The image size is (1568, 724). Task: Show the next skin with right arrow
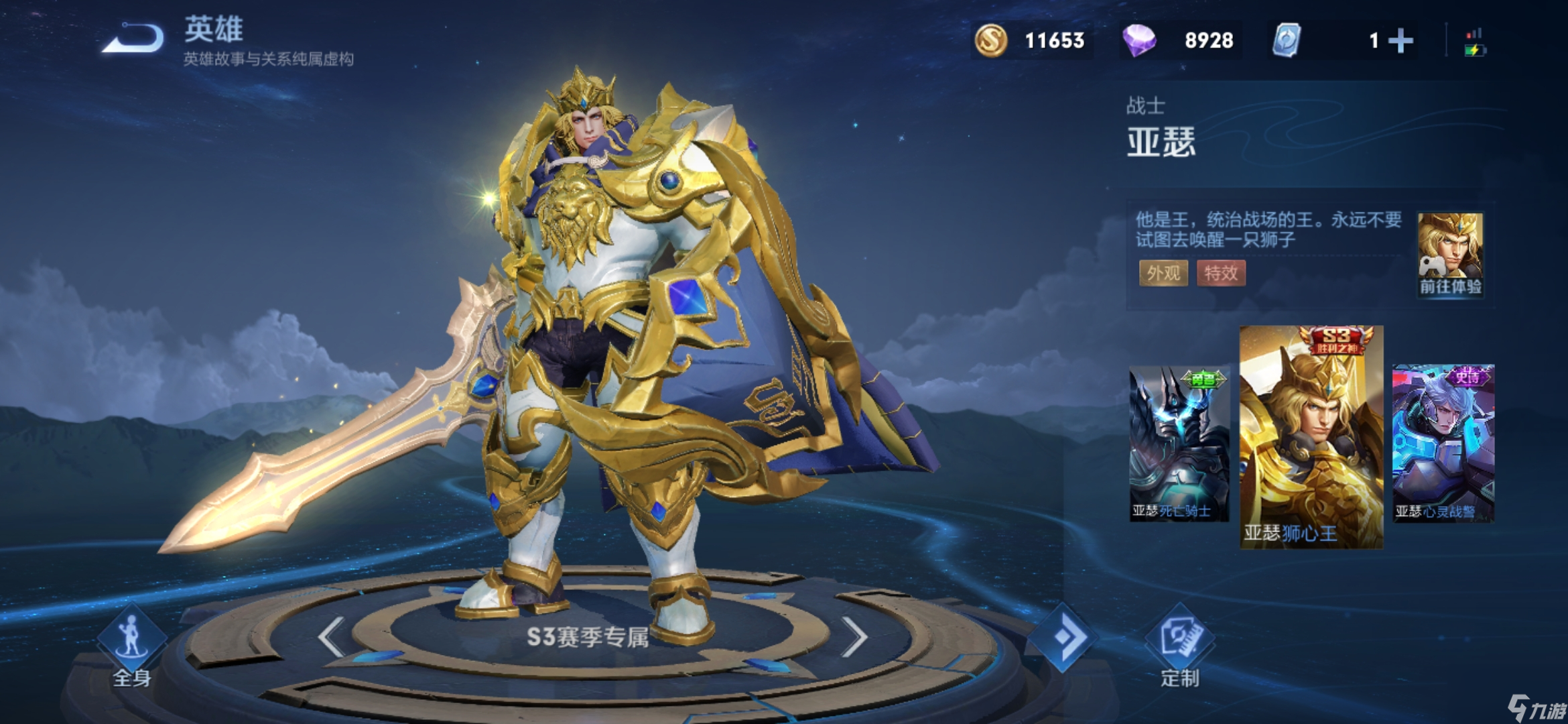pos(854,636)
